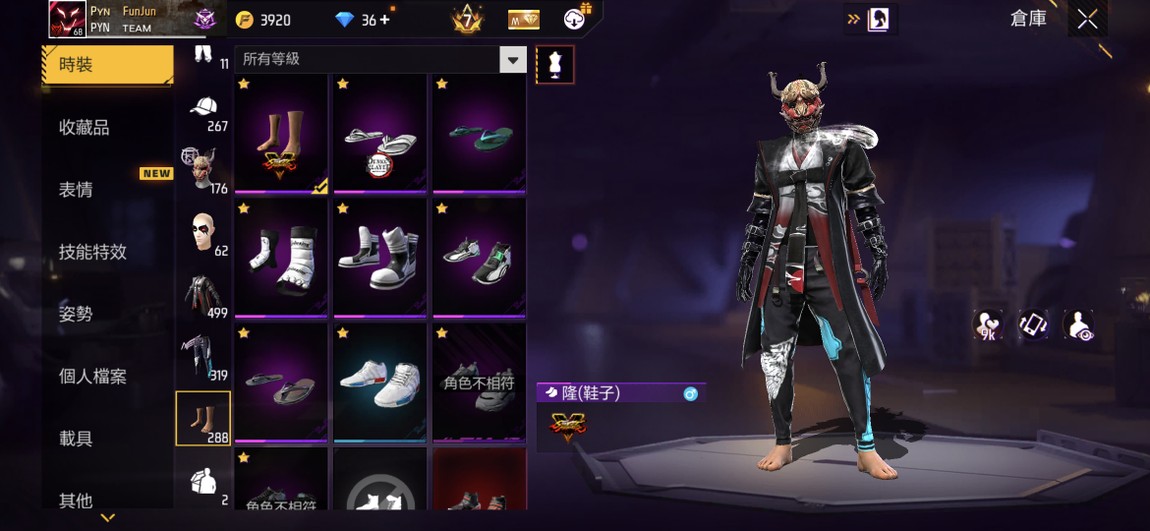Switch to the 收藏品 collection tab
The image size is (1150, 531).
pyautogui.click(x=84, y=127)
